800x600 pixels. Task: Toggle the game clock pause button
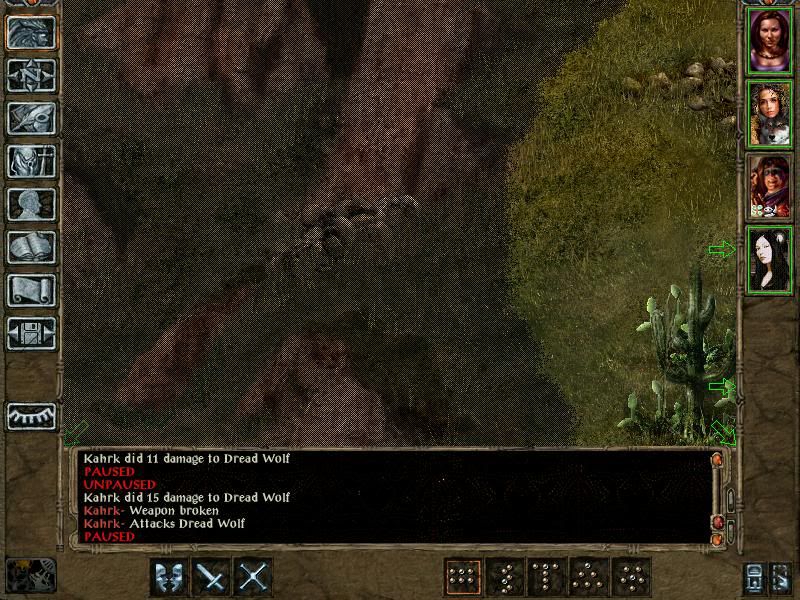pos(30,574)
